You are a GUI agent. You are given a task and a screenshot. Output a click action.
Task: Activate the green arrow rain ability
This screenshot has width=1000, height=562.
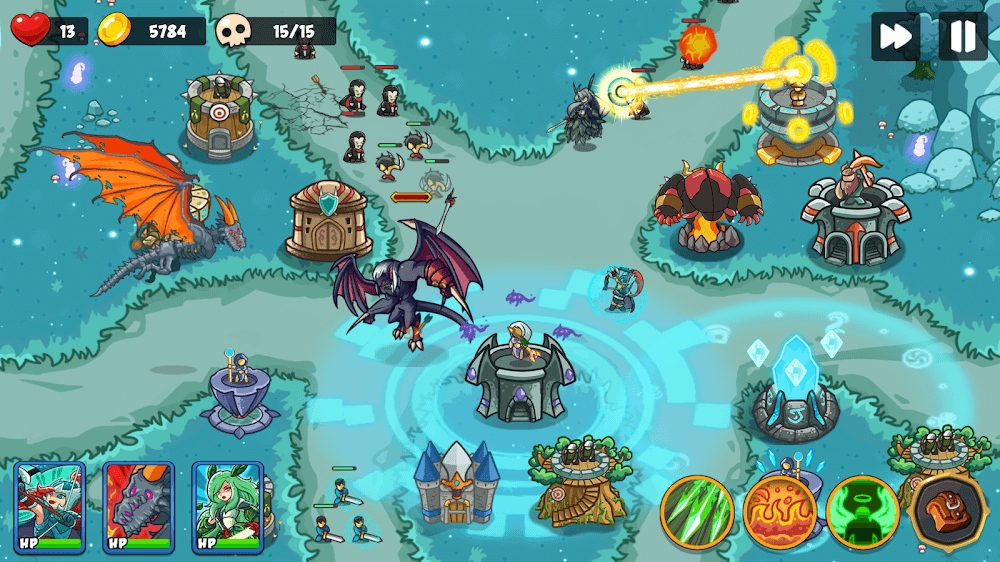[x=697, y=512]
